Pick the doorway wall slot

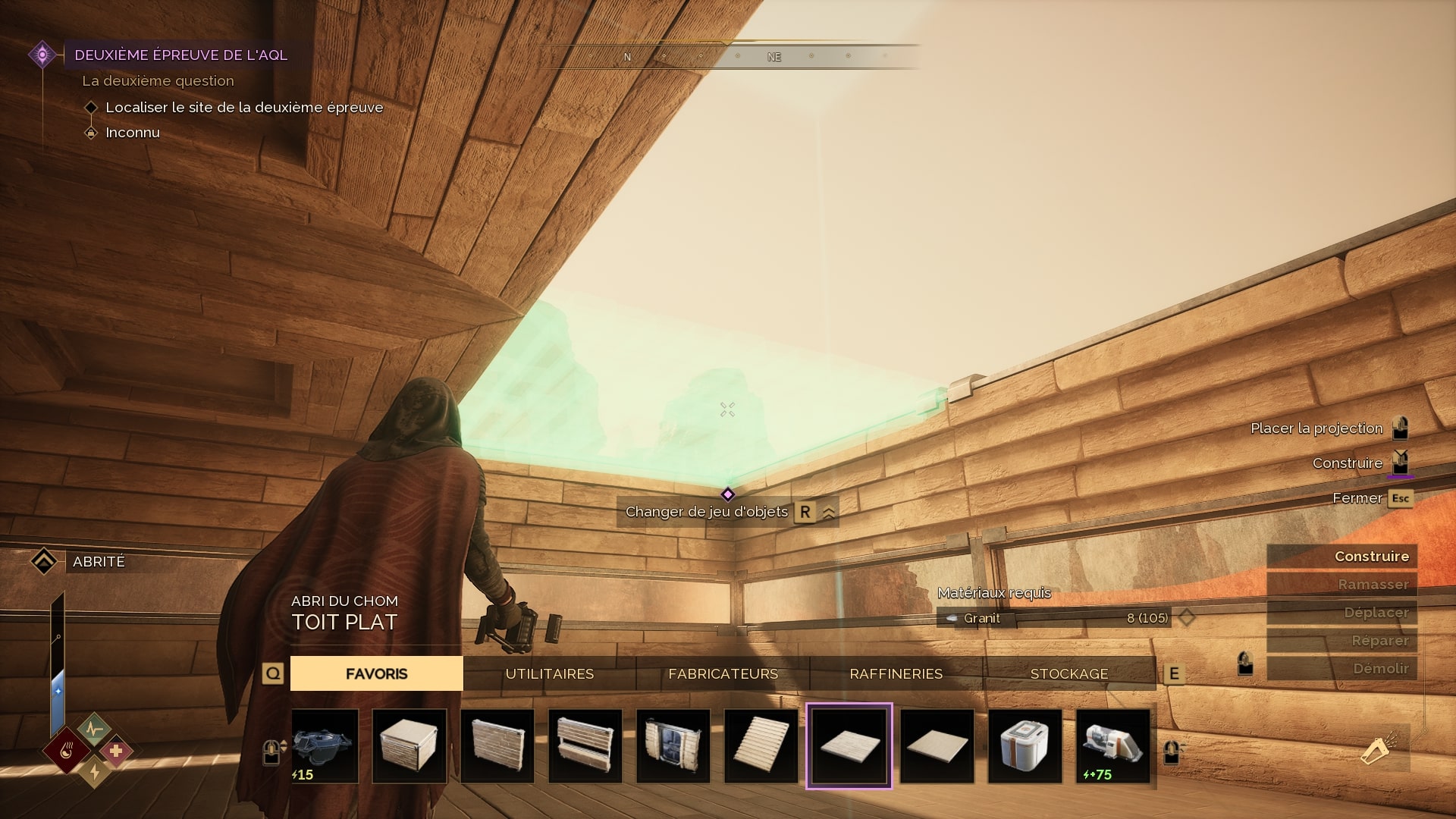673,746
